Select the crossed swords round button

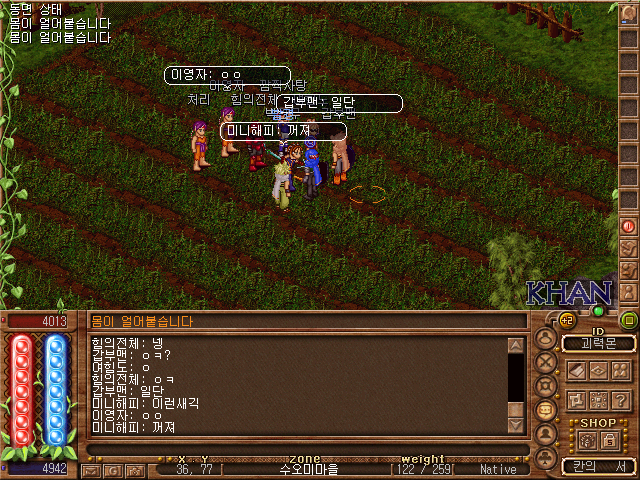(x=547, y=361)
